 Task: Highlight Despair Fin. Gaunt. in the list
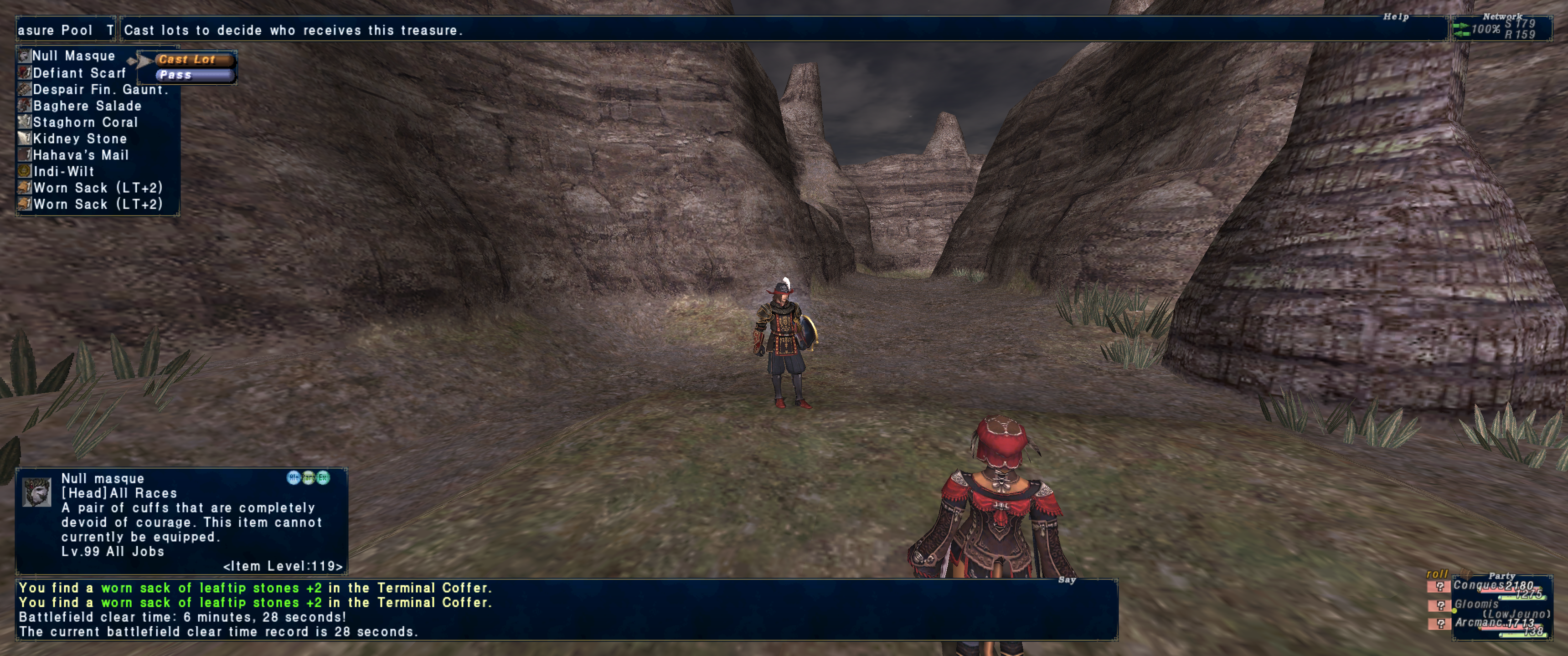click(99, 89)
